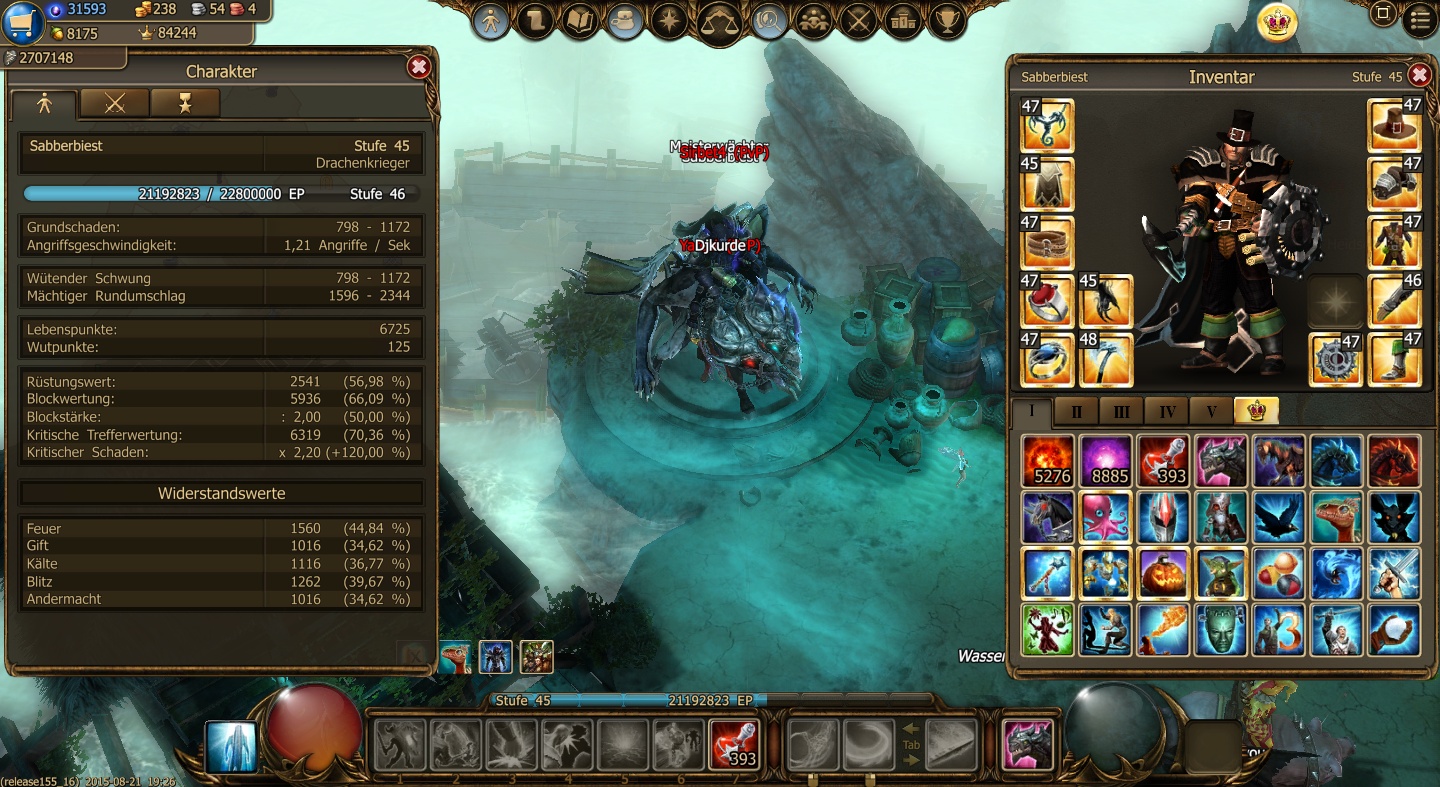1440x787 pixels.
Task: Open the main menu list button
Action: 1419,19
